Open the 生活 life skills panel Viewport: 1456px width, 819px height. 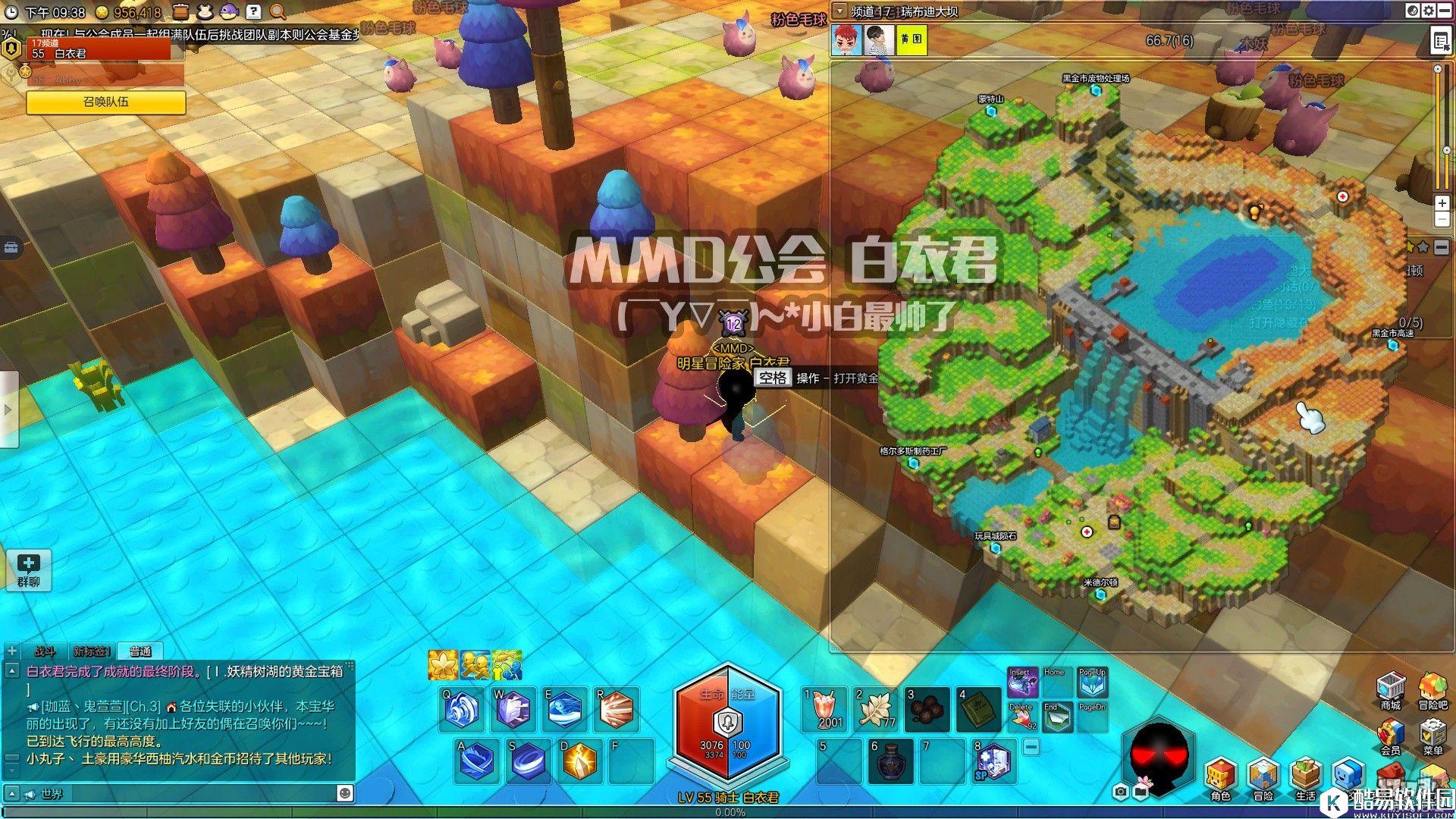click(1305, 777)
